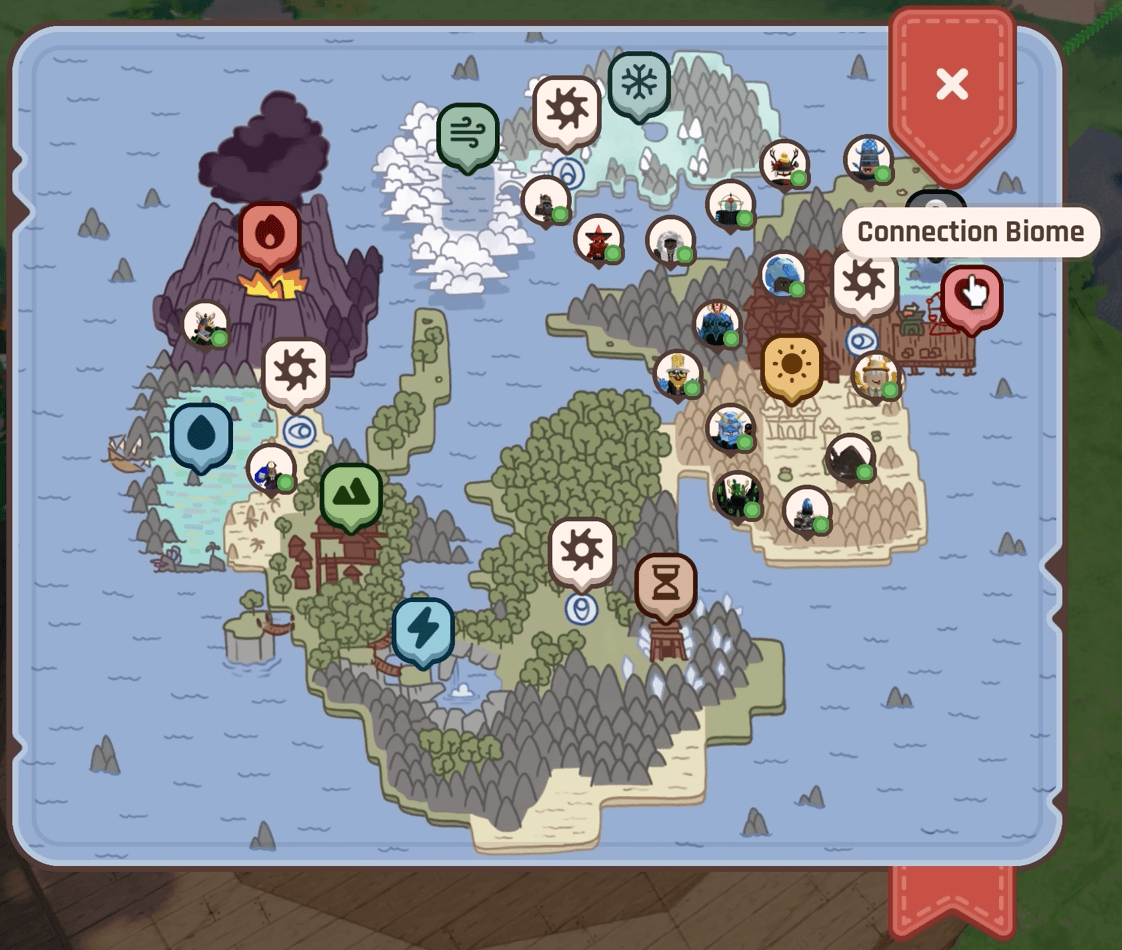Open the lightning bolt biome marker
This screenshot has width=1122, height=950.
(x=423, y=630)
